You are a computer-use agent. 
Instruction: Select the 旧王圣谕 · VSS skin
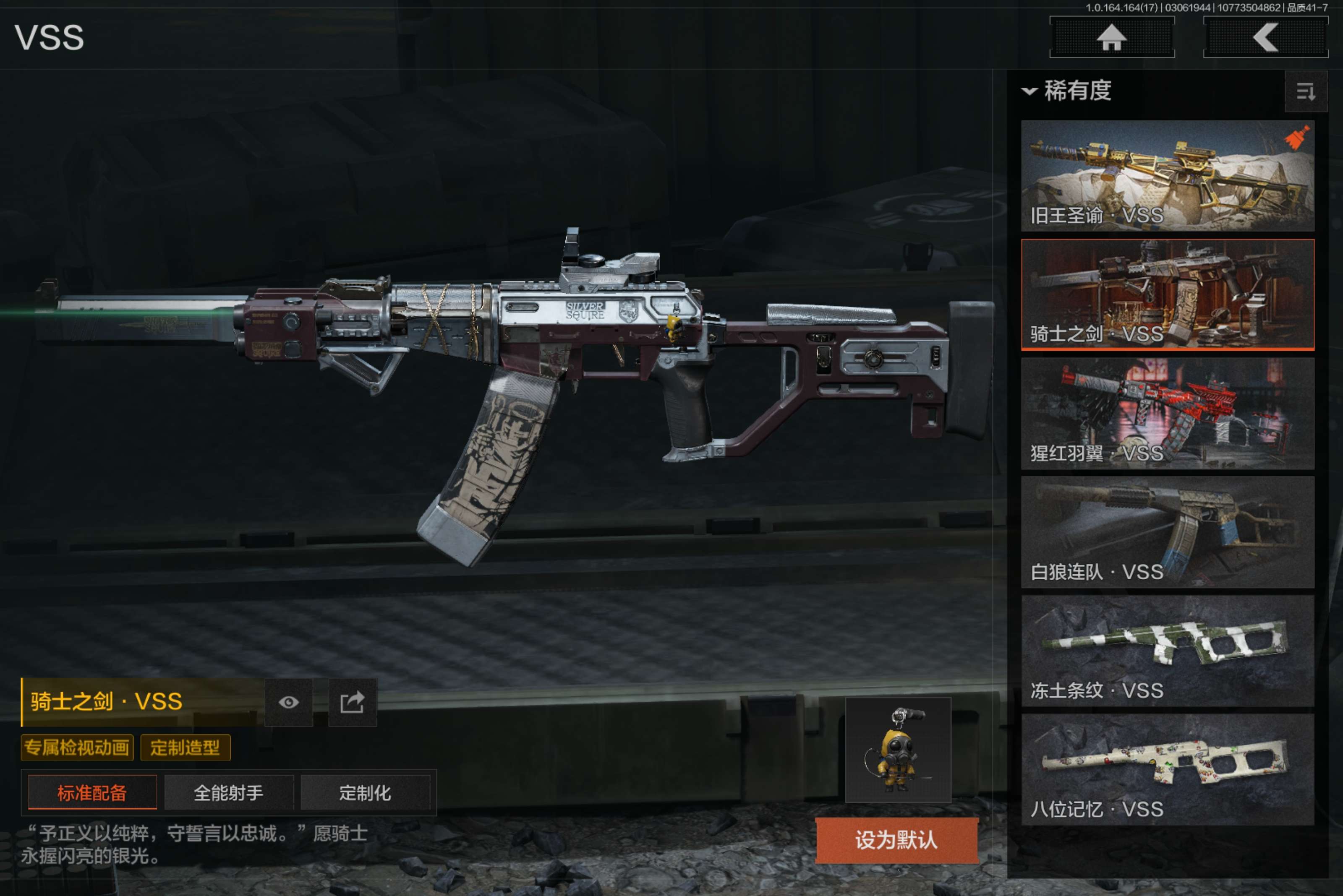pyautogui.click(x=1167, y=175)
